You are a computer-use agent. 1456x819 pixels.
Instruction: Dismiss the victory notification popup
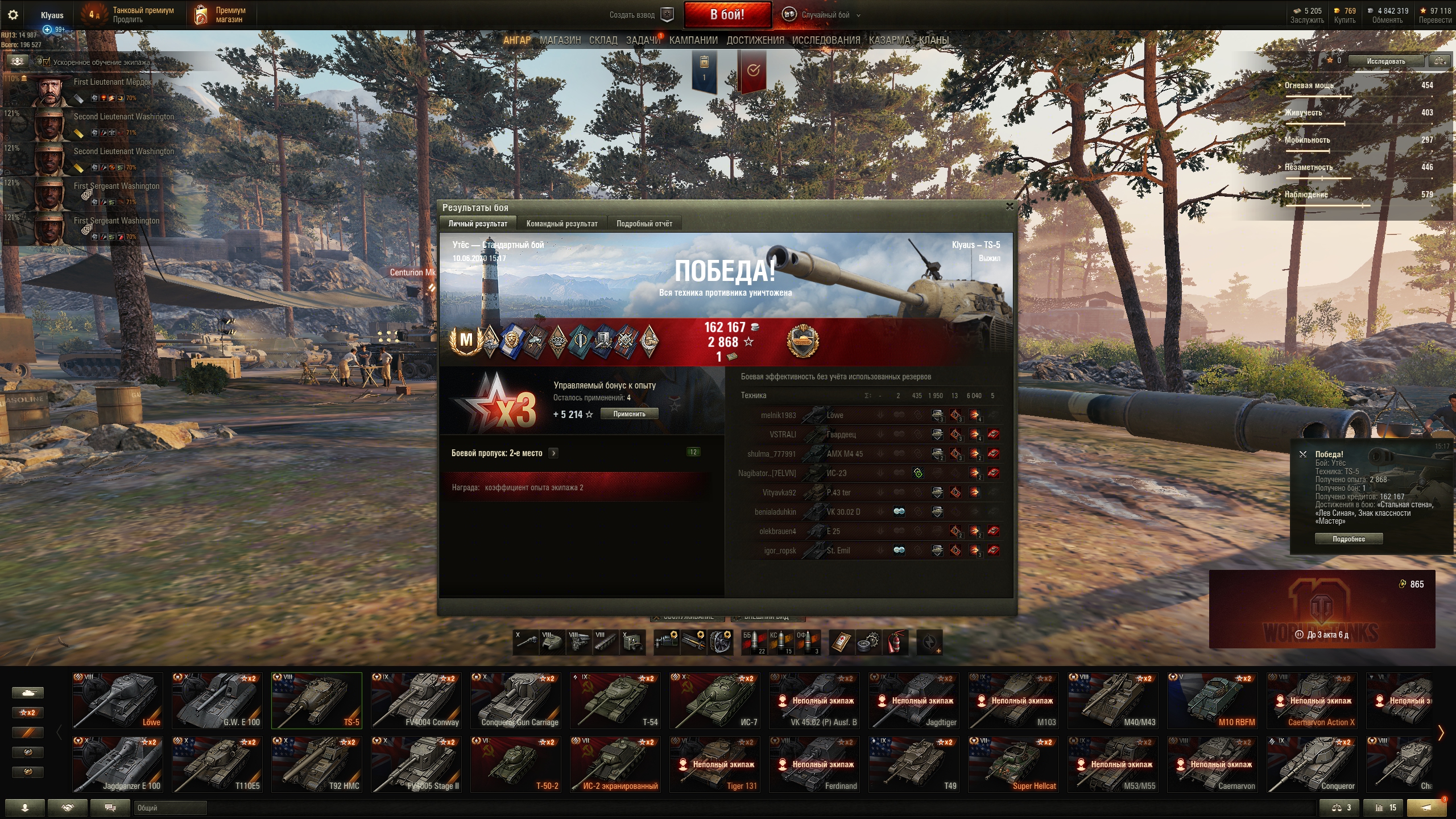(x=1303, y=454)
